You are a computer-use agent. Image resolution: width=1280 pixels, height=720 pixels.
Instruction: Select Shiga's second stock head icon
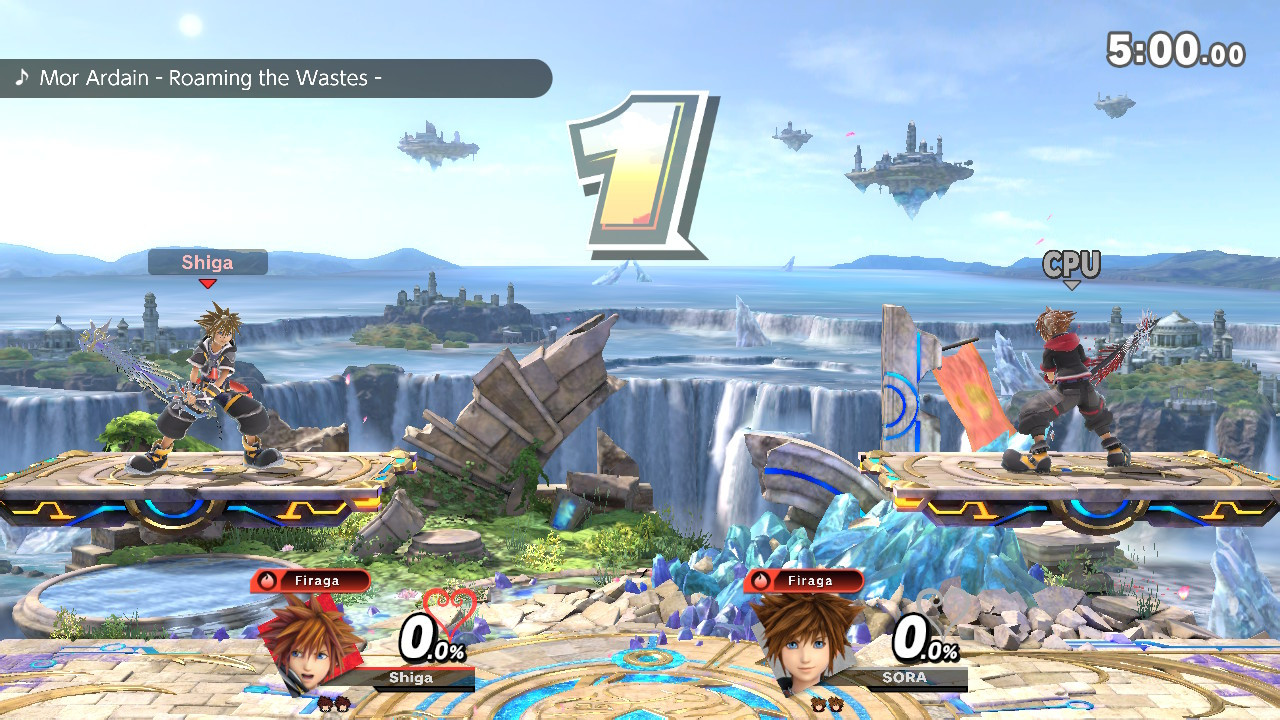pos(341,704)
